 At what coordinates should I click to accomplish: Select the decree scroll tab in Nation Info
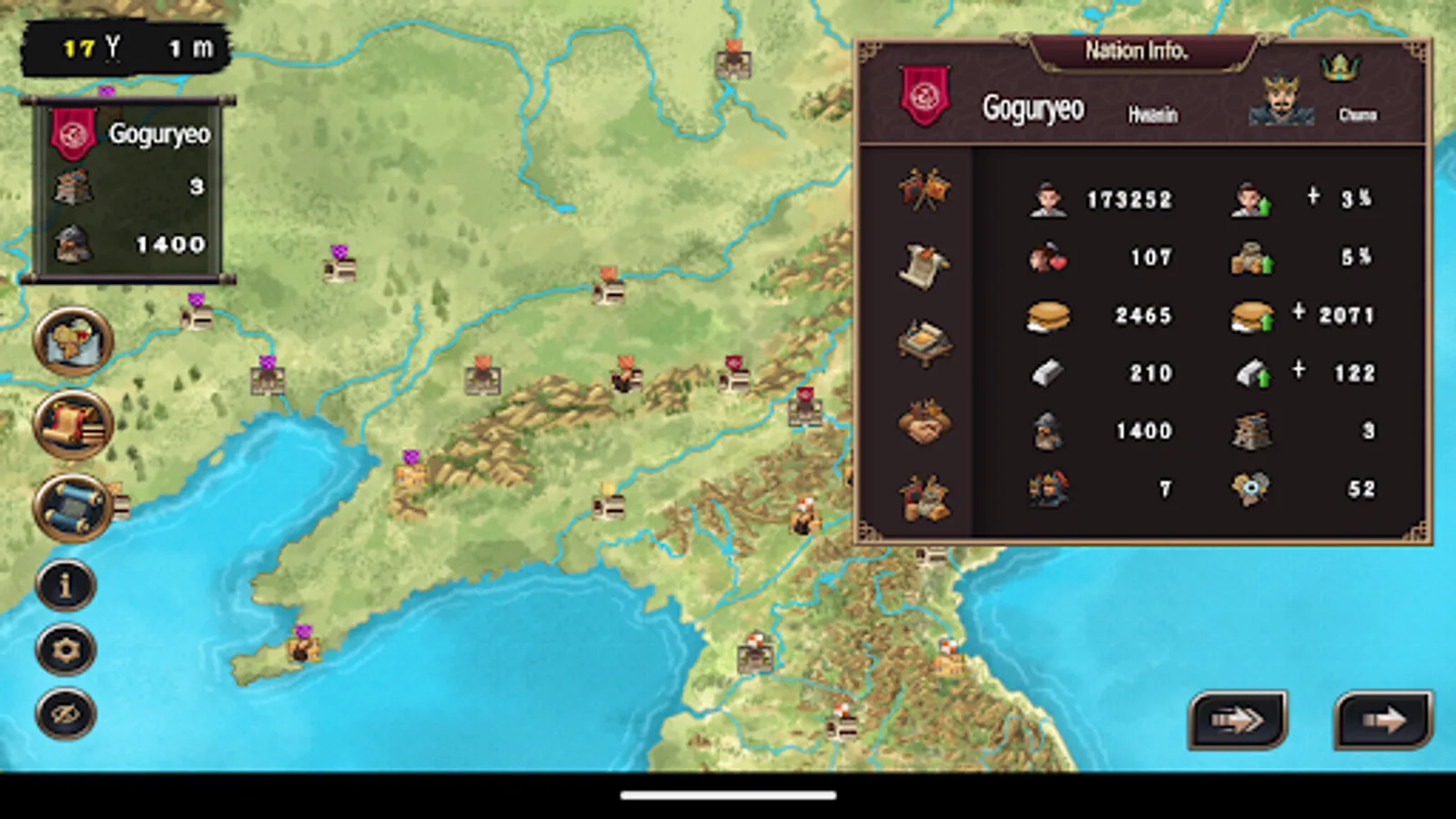[925, 261]
